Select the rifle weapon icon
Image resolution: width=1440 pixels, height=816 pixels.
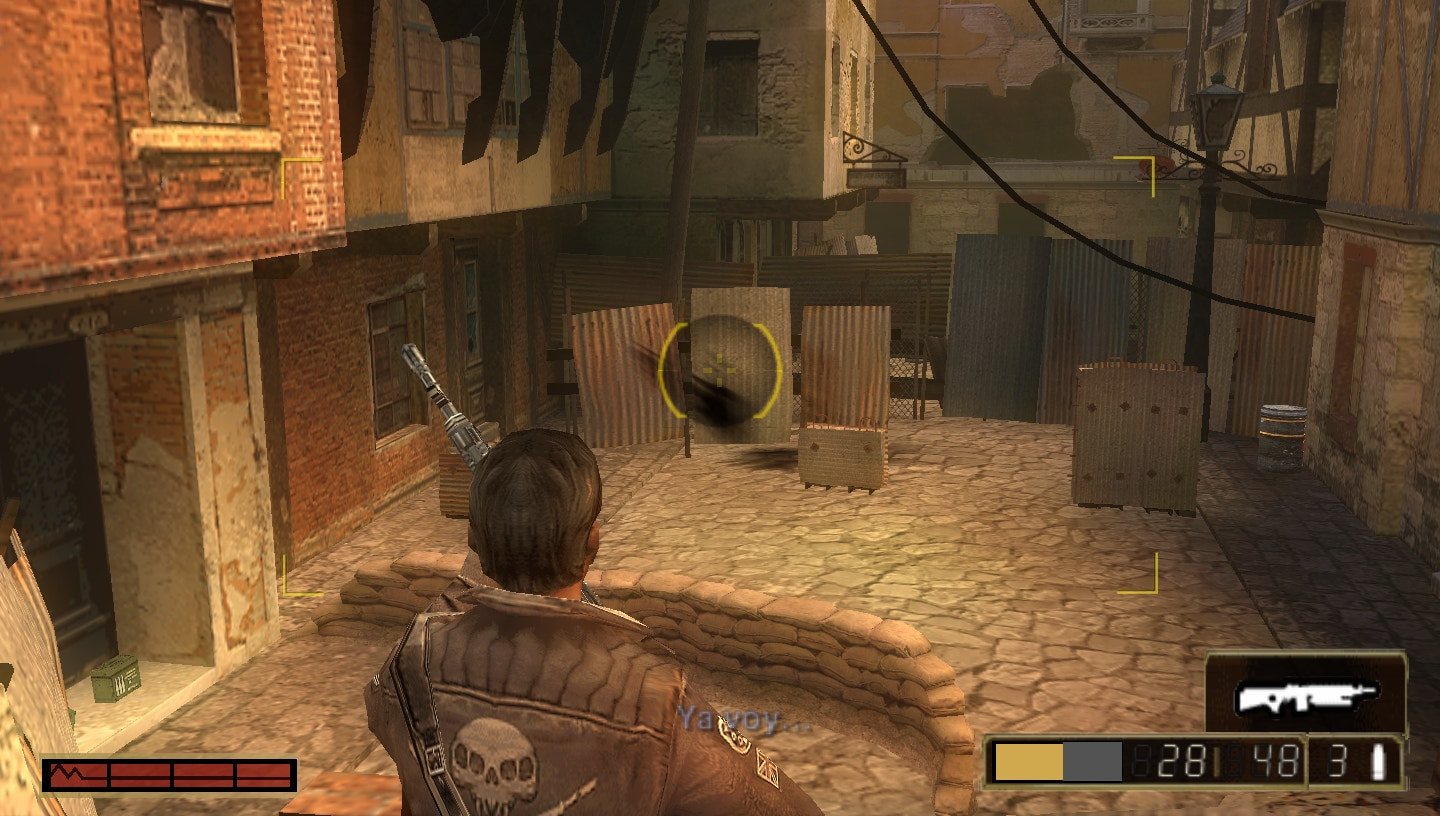pyautogui.click(x=1306, y=696)
